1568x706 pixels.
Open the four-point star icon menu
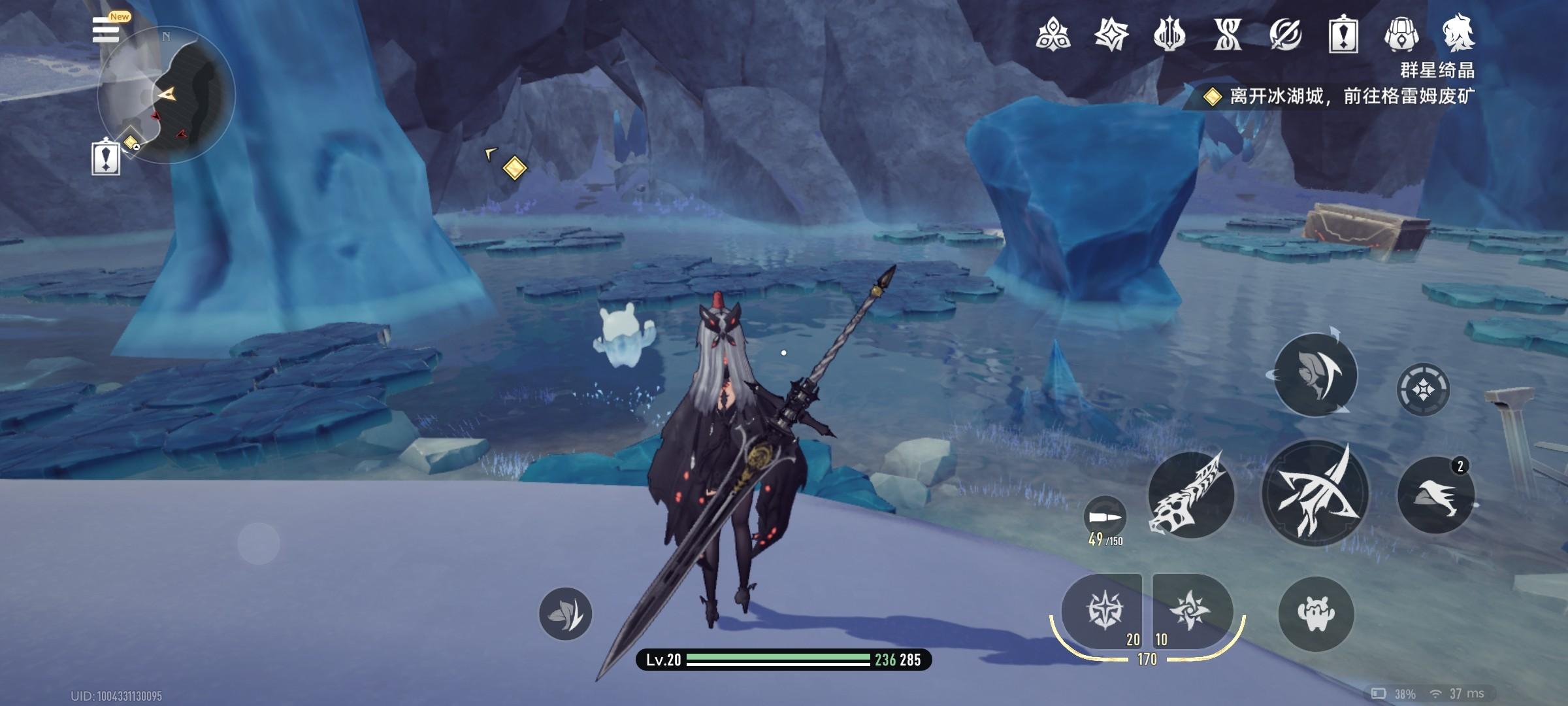click(x=1111, y=34)
